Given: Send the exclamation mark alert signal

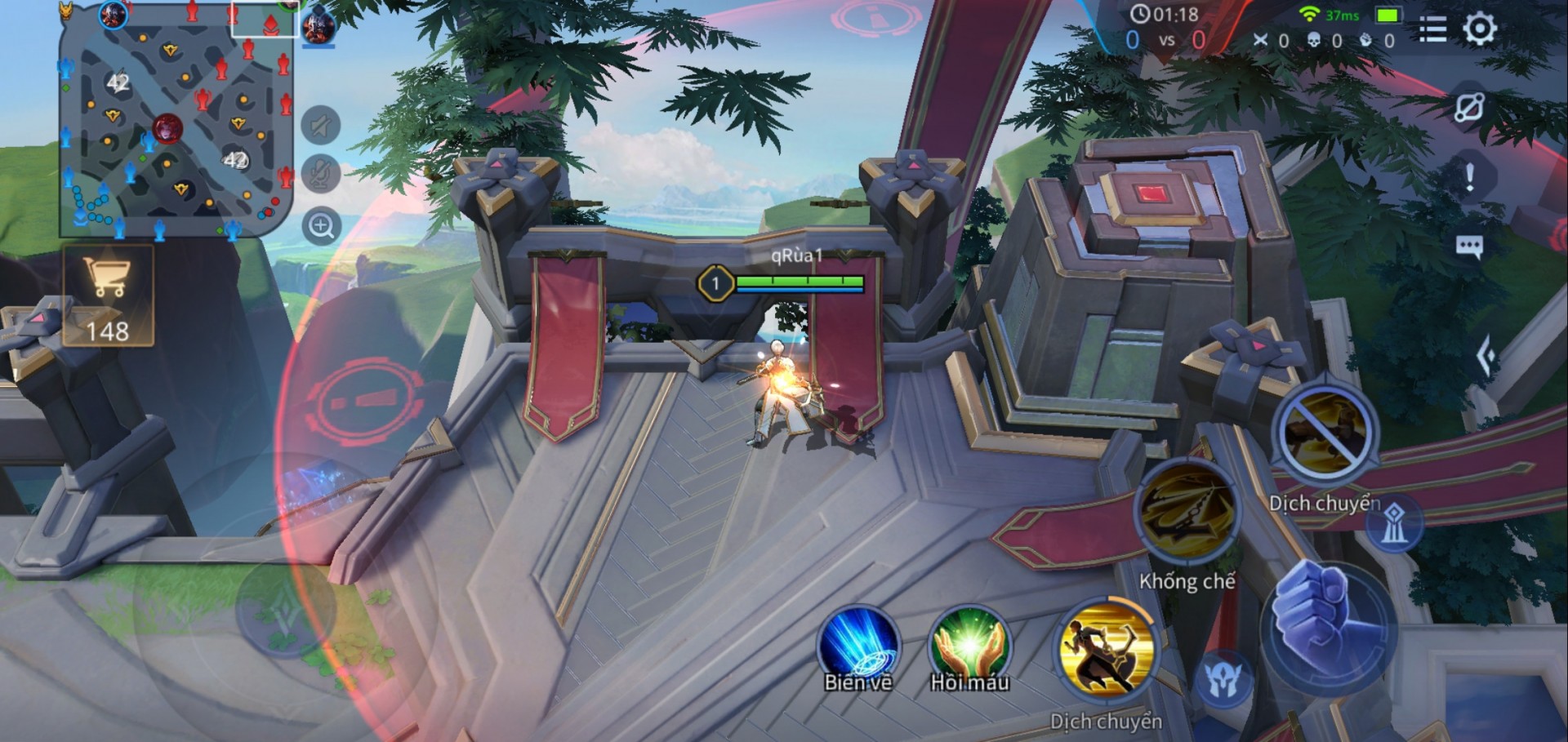Looking at the screenshot, I should pos(1469,176).
